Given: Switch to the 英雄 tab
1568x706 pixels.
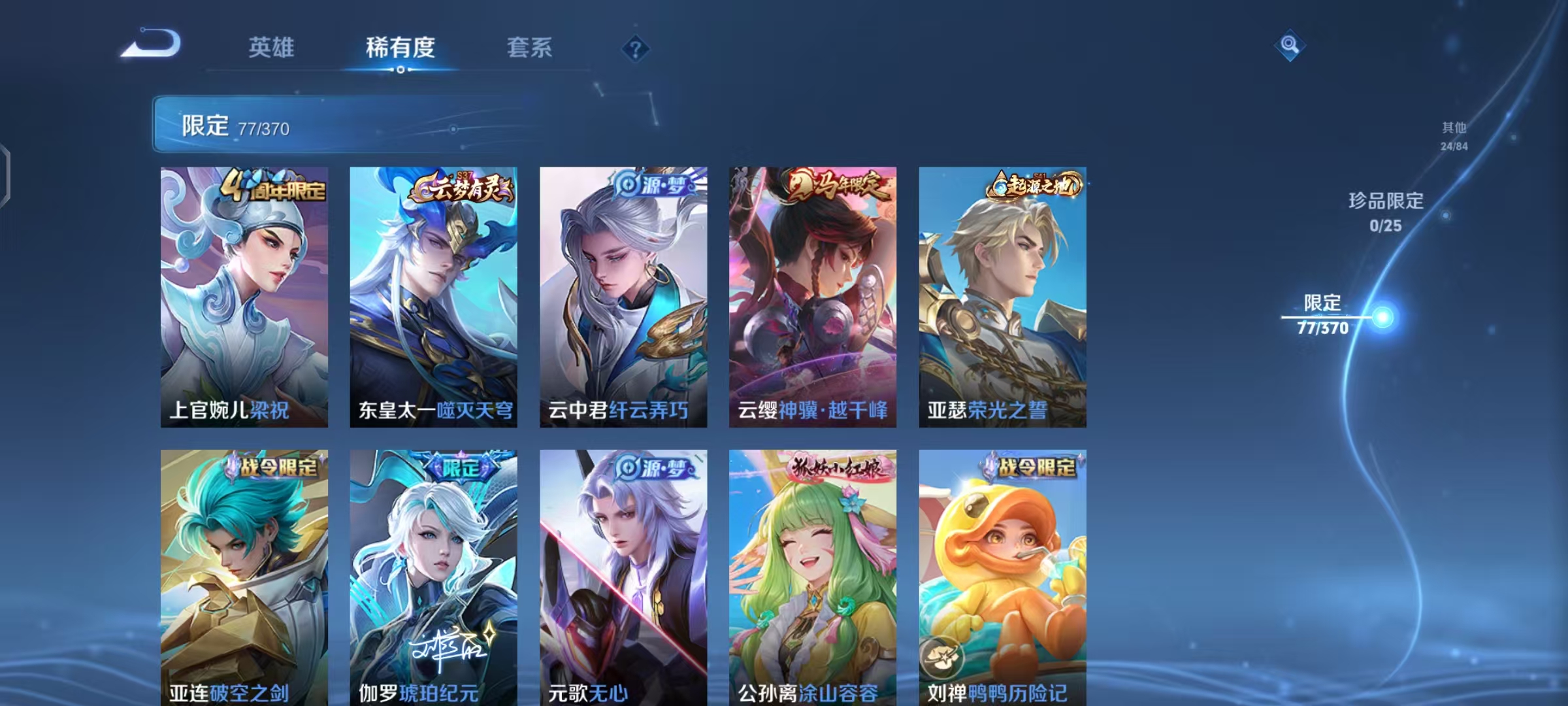Looking at the screenshot, I should (272, 47).
